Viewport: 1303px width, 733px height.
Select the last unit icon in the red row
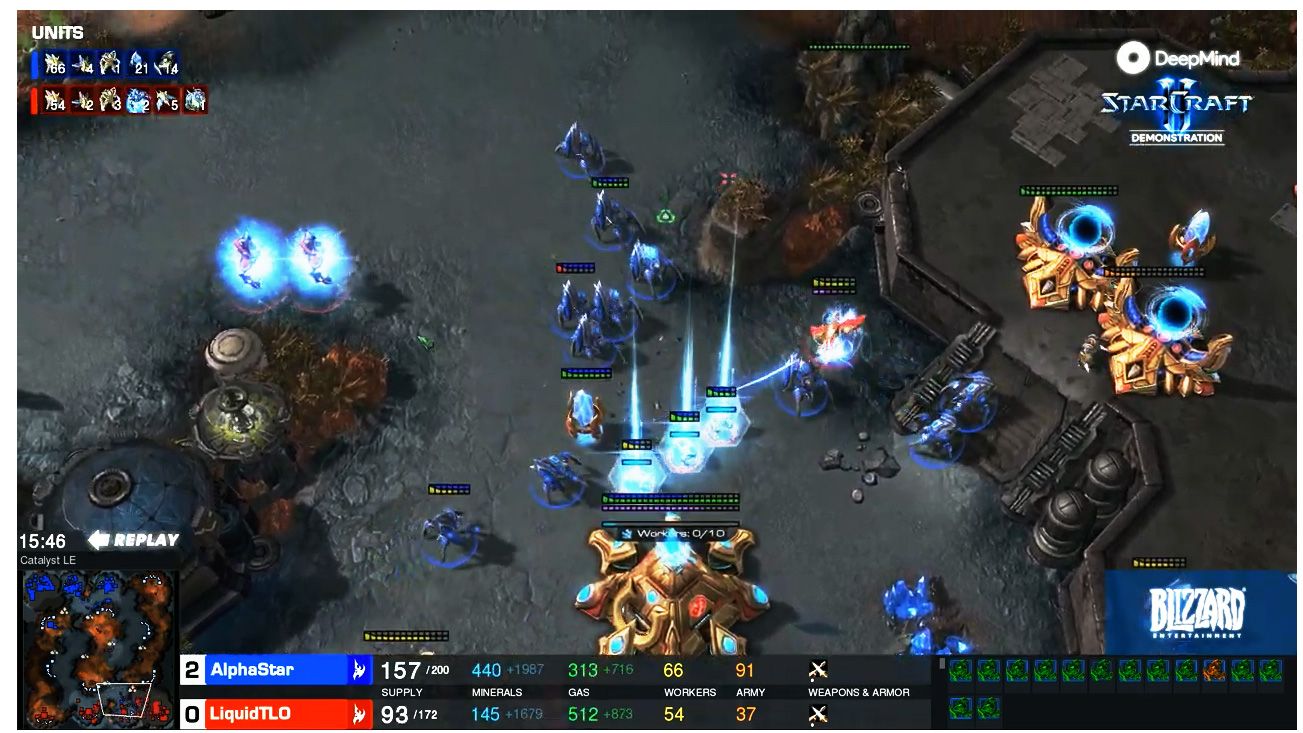point(192,99)
